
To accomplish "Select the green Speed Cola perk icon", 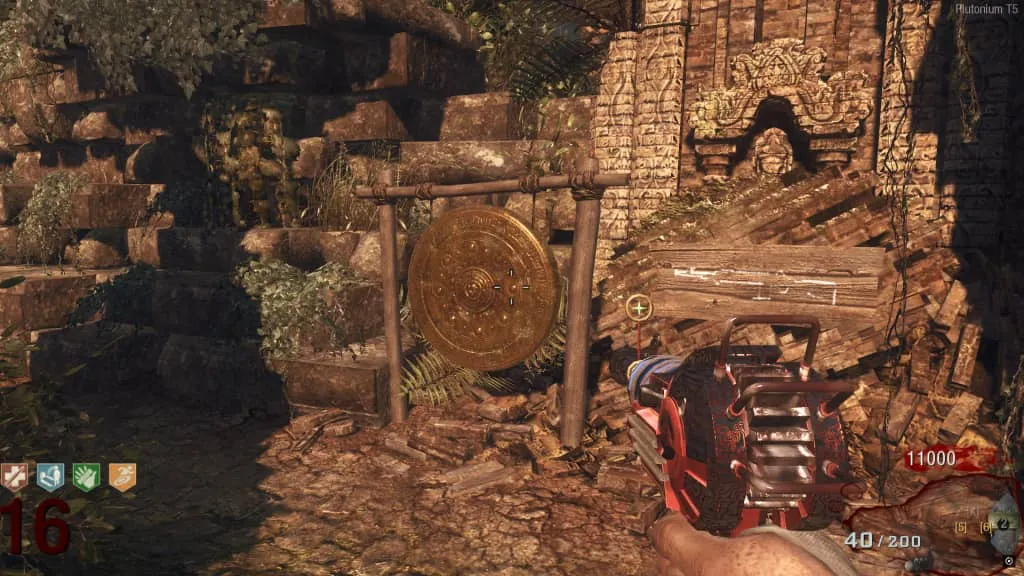I will [x=86, y=477].
